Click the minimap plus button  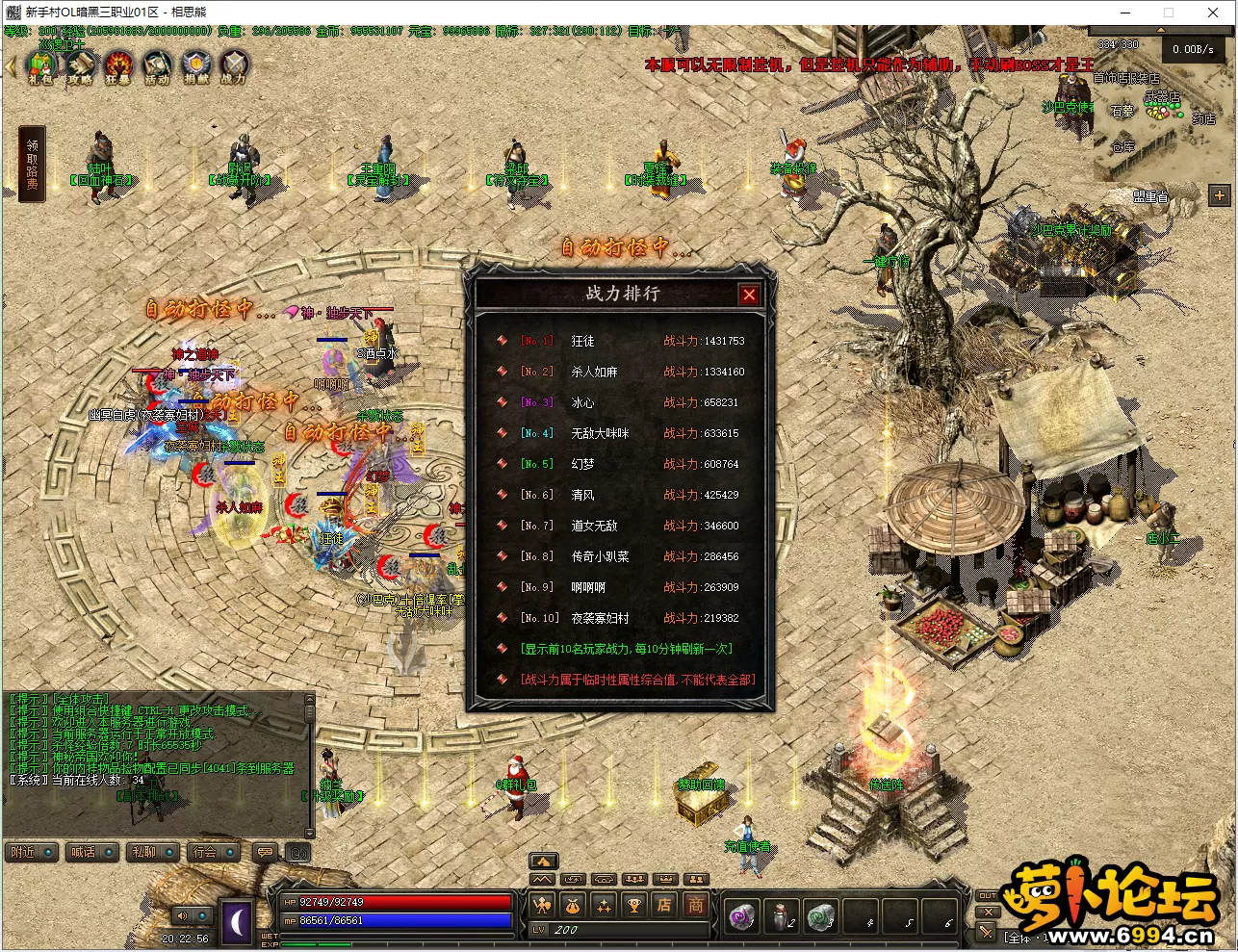pos(1220,195)
